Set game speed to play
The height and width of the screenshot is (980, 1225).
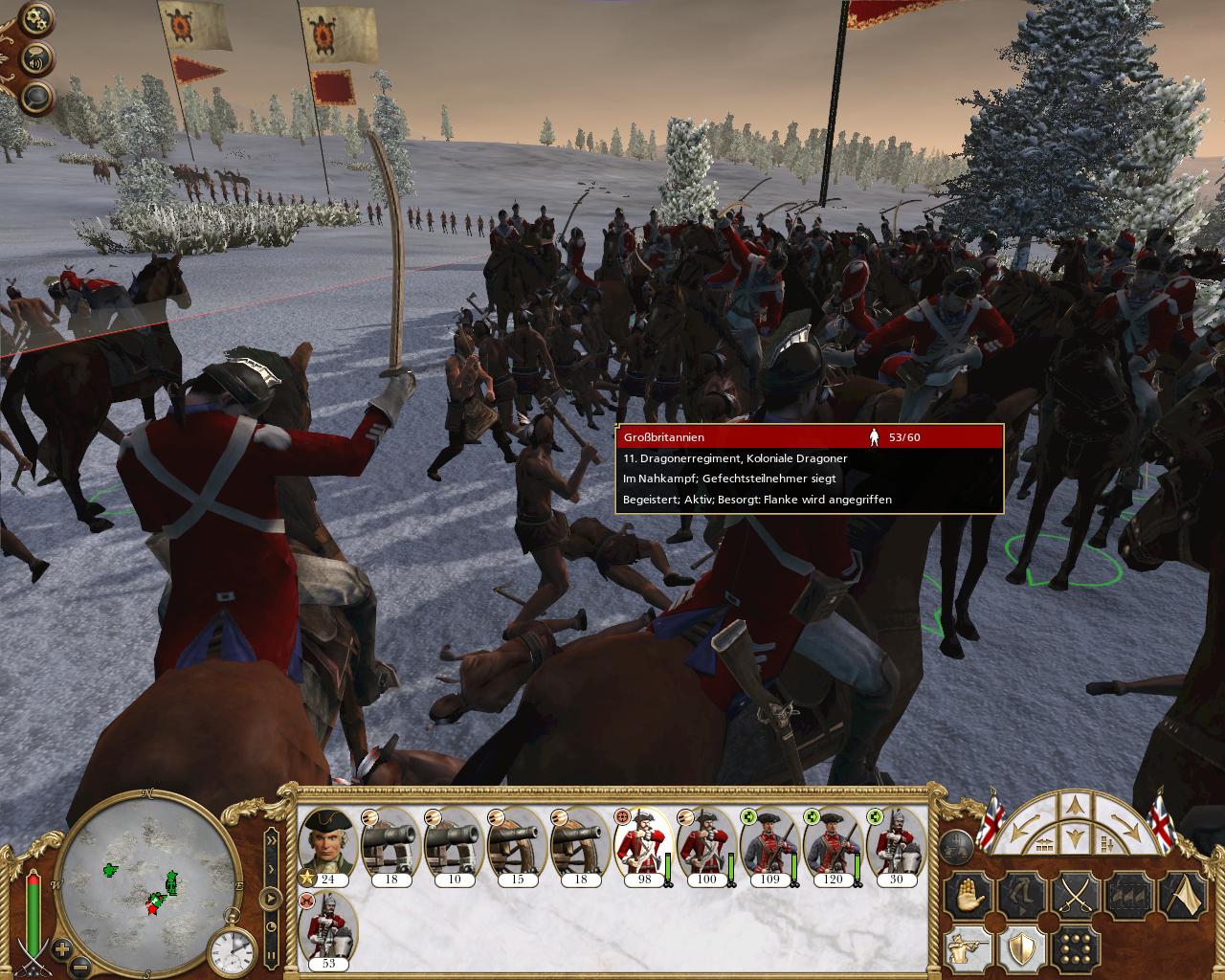271,900
